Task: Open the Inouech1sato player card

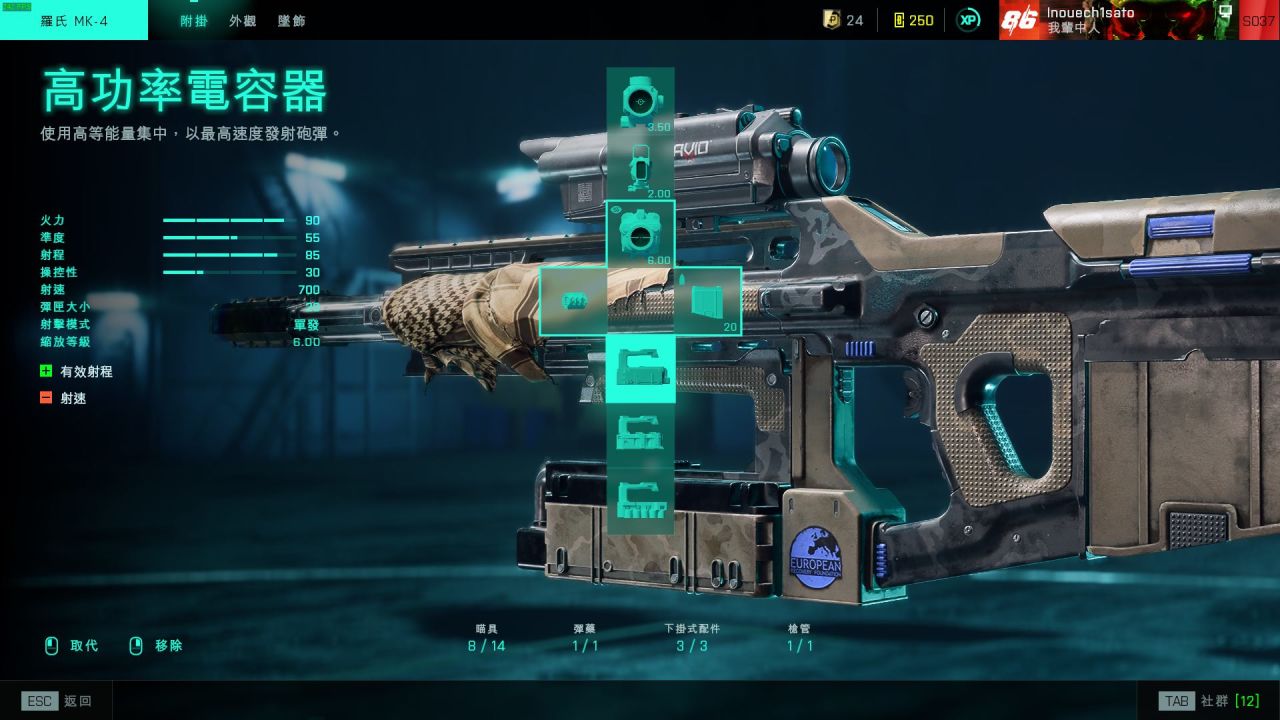Action: 1118,20
